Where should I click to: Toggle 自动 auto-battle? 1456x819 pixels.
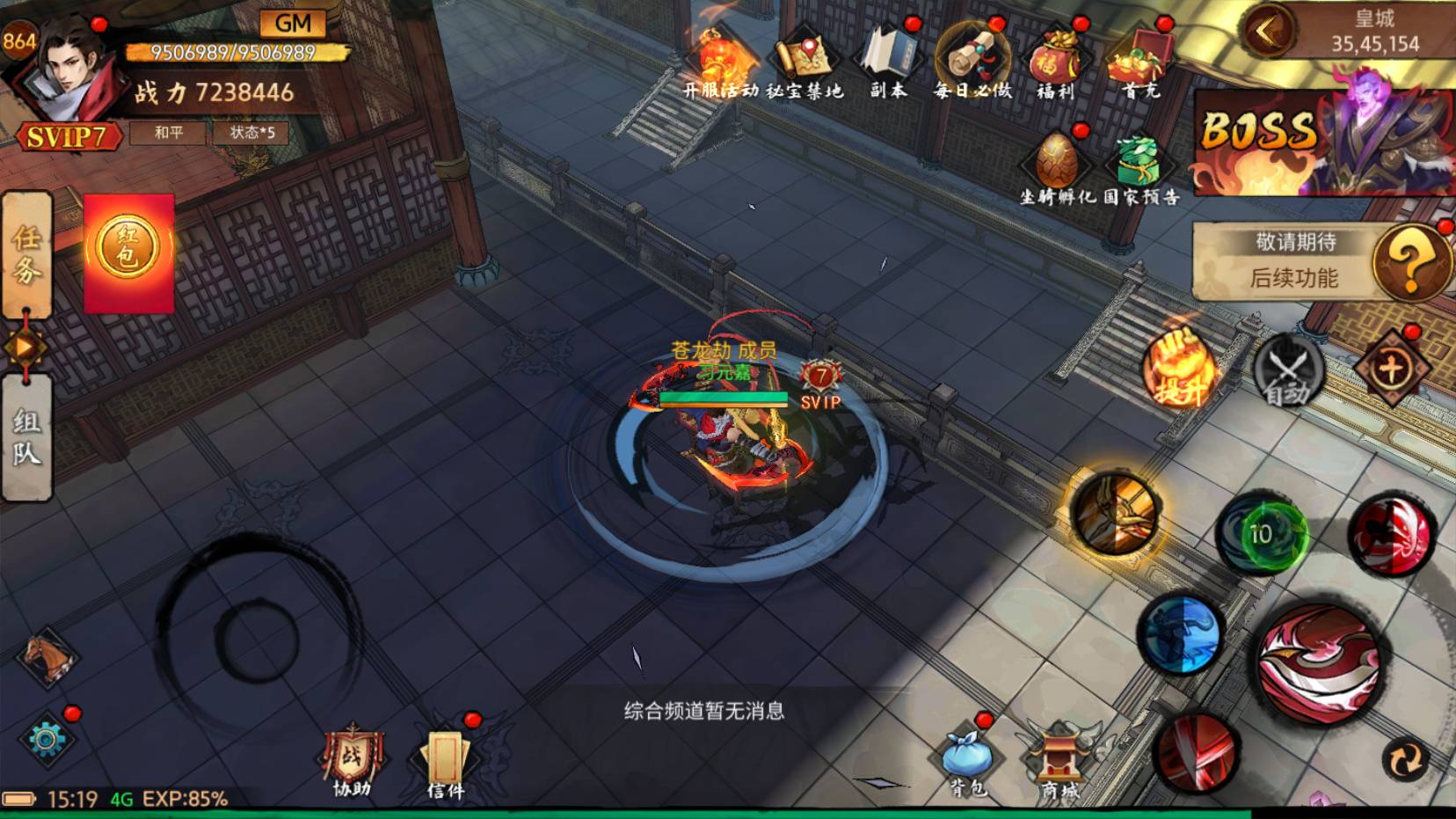pyautogui.click(x=1287, y=371)
